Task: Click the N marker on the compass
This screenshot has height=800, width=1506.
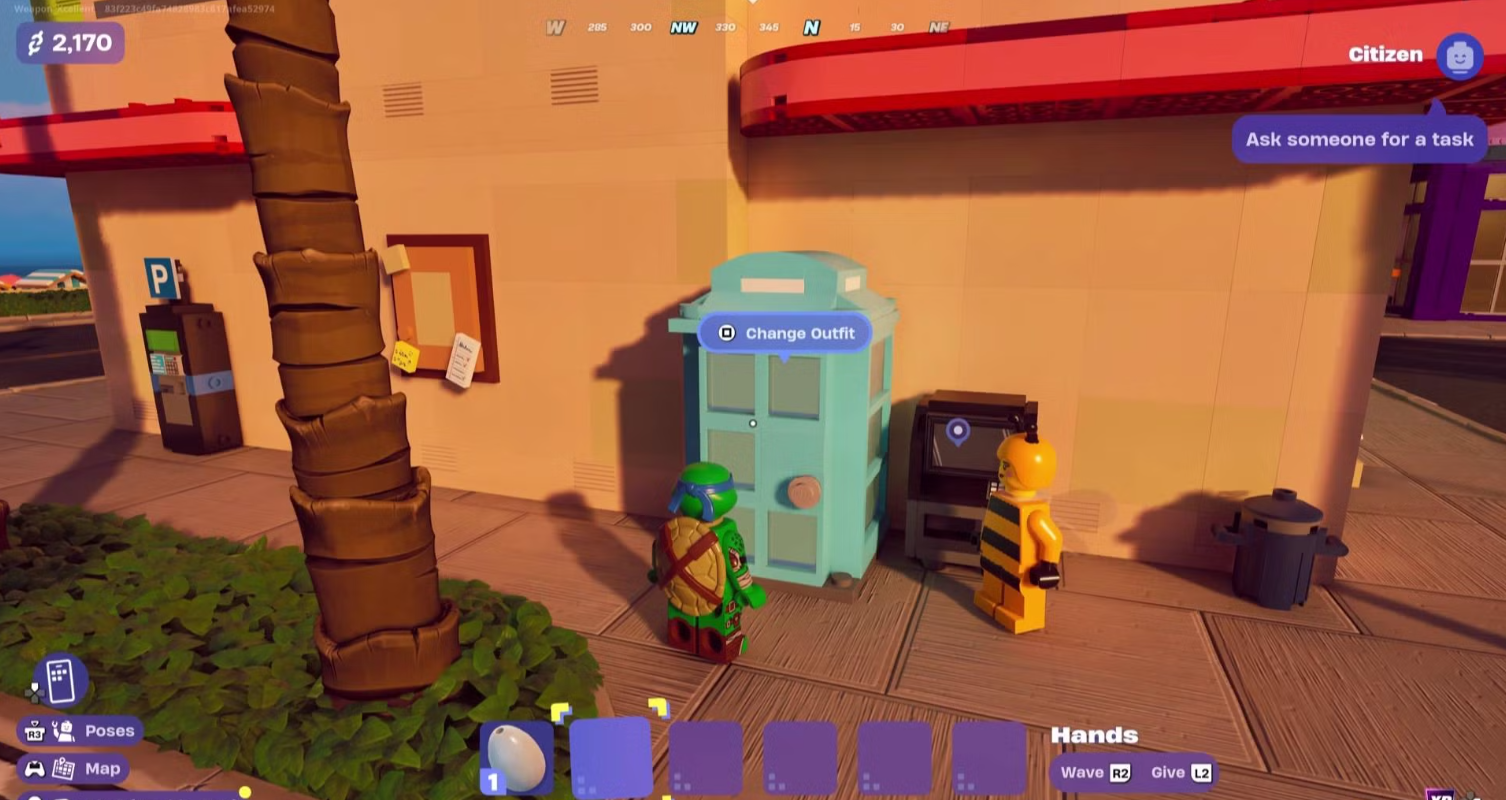Action: tap(814, 28)
